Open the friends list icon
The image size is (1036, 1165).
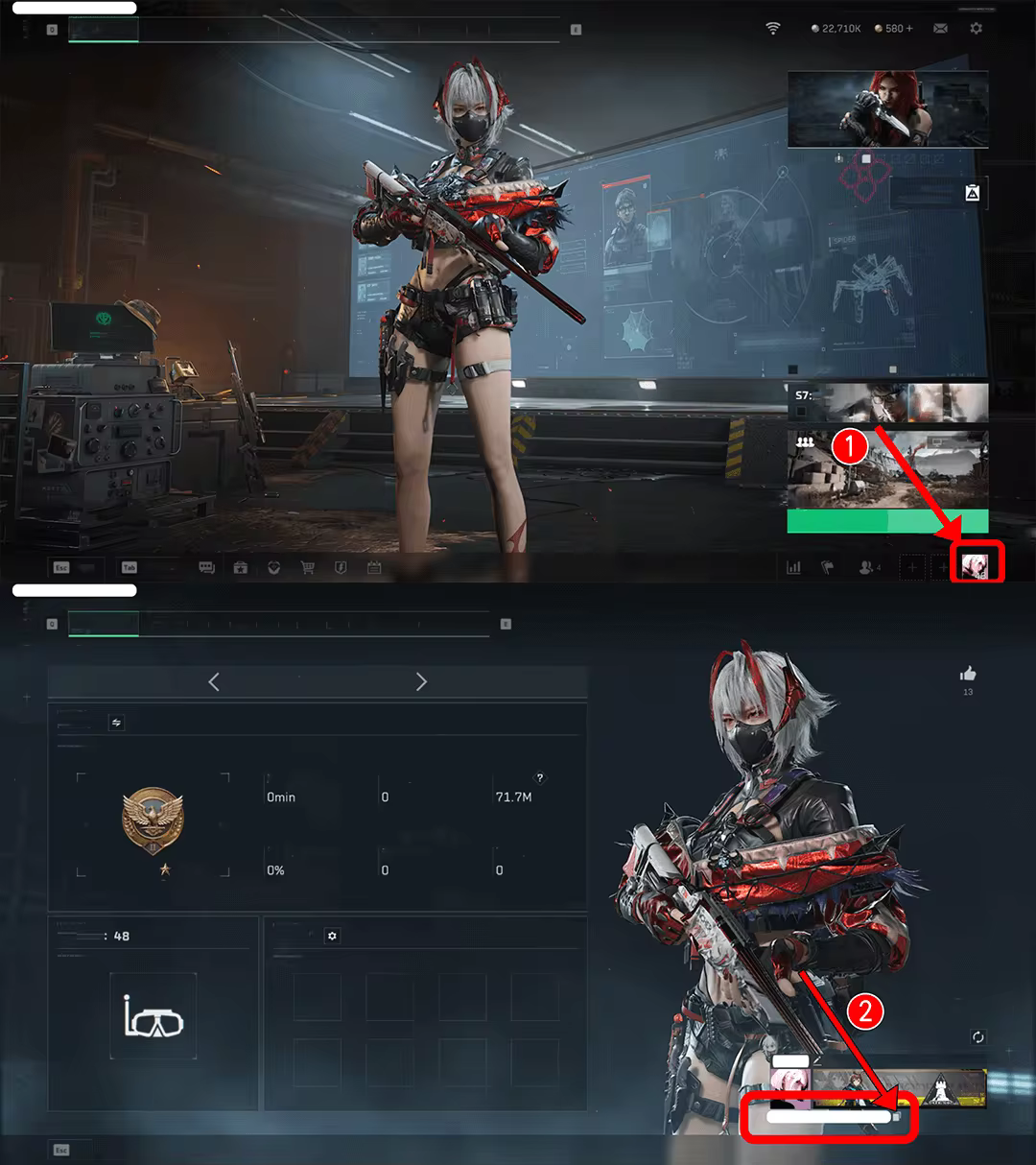pyautogui.click(x=868, y=568)
